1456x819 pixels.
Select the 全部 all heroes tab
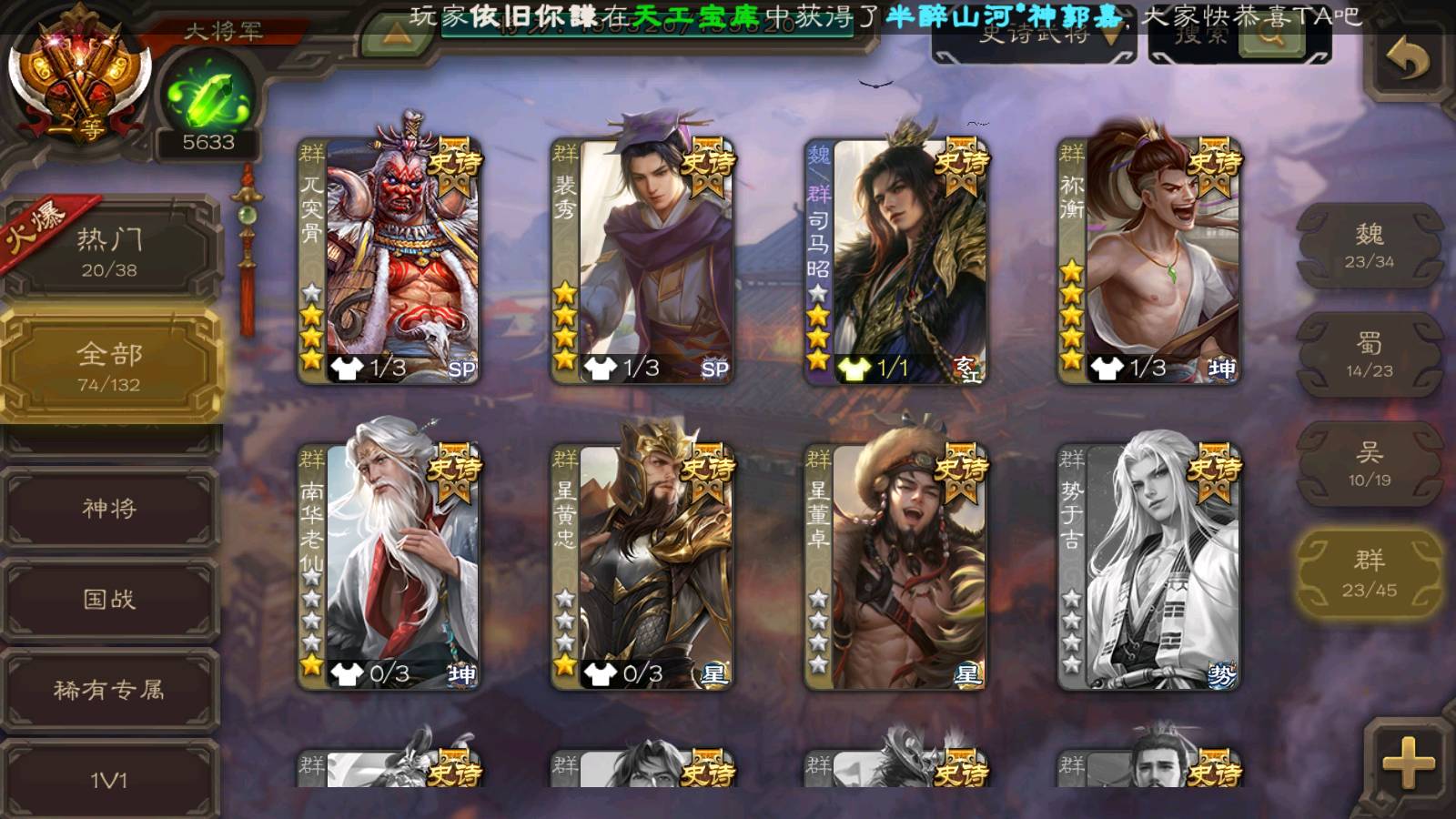coord(109,366)
